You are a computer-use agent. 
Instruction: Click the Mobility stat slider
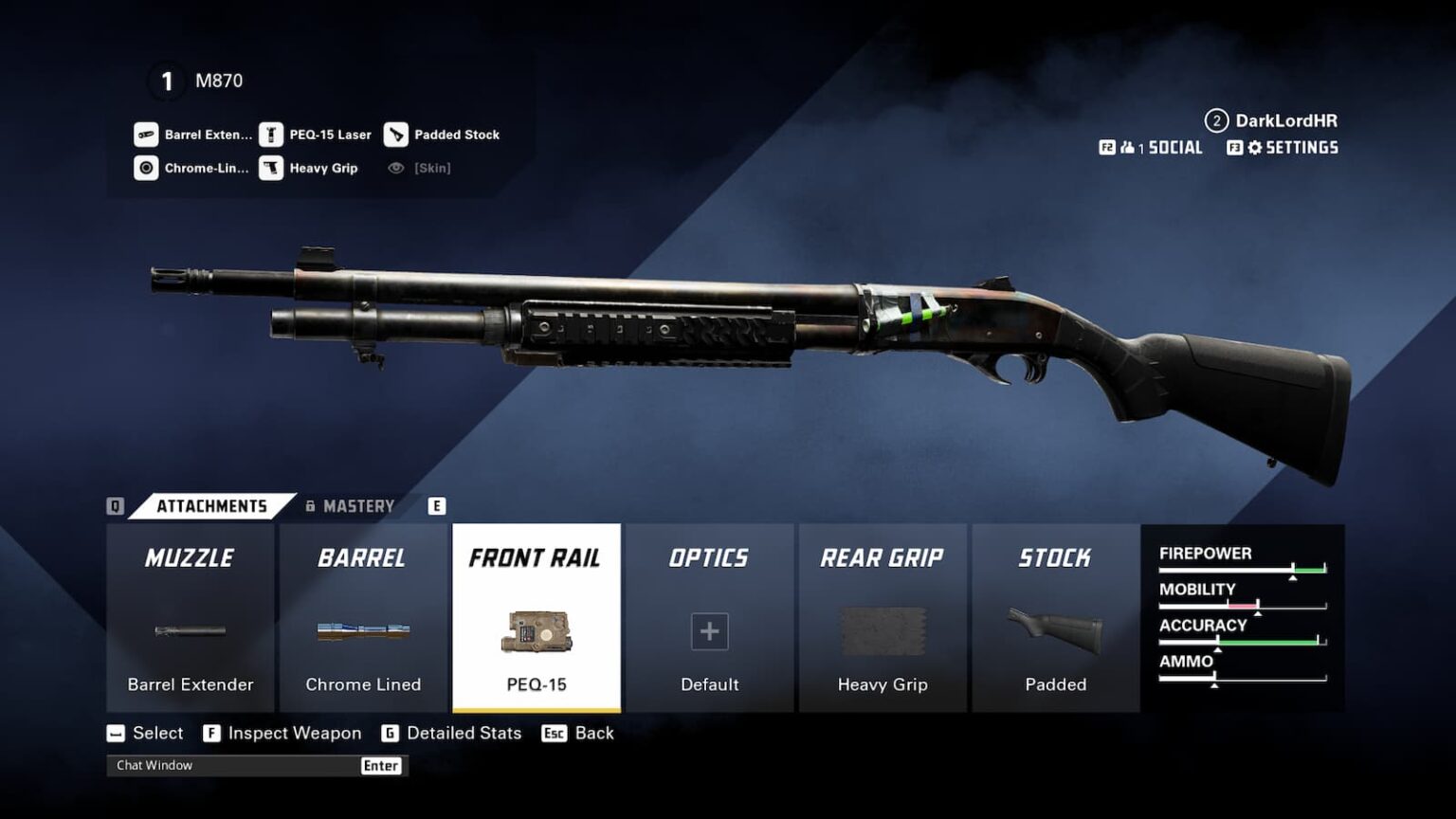(1242, 603)
